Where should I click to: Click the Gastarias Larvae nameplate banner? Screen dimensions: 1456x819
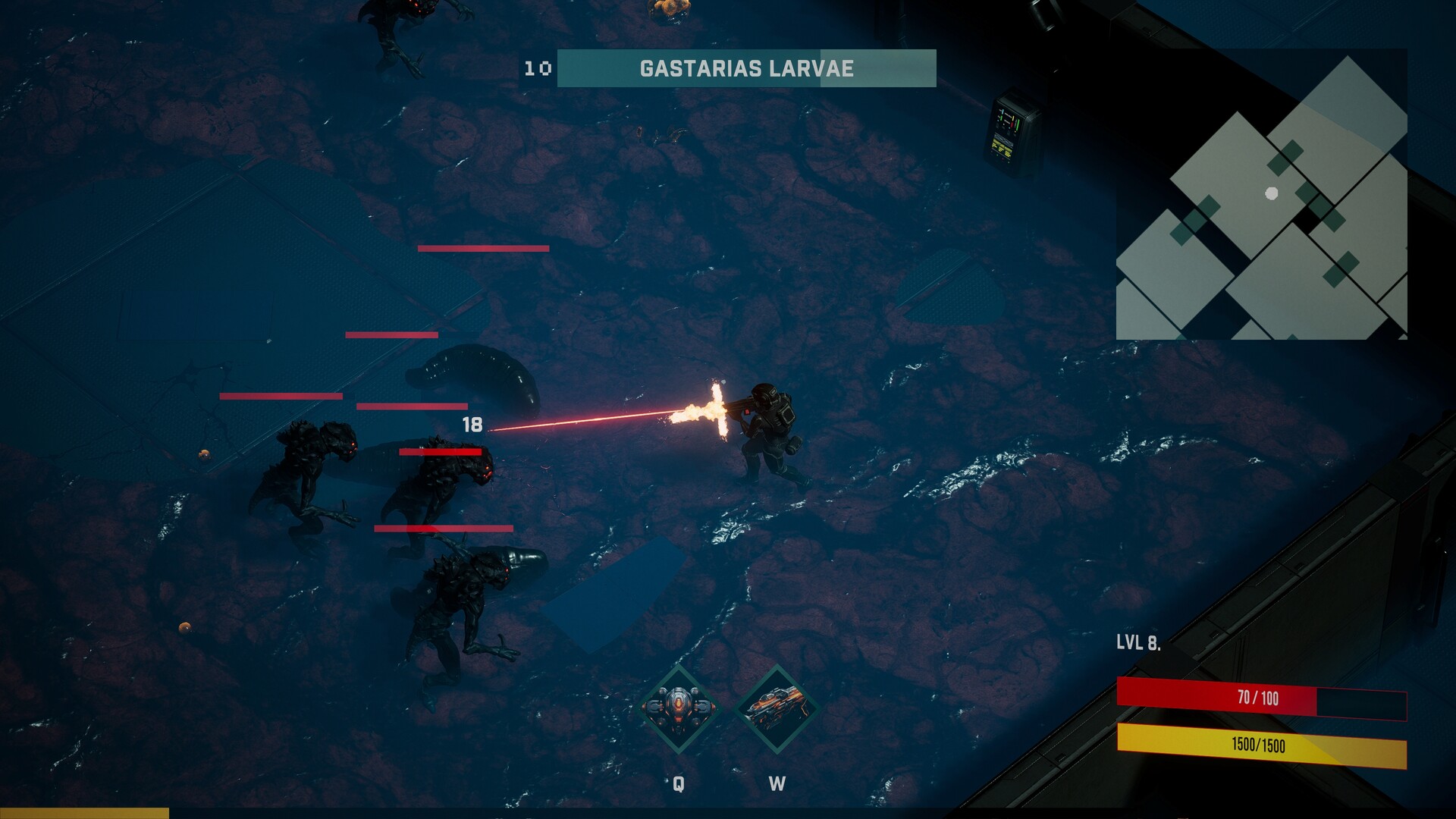[746, 67]
